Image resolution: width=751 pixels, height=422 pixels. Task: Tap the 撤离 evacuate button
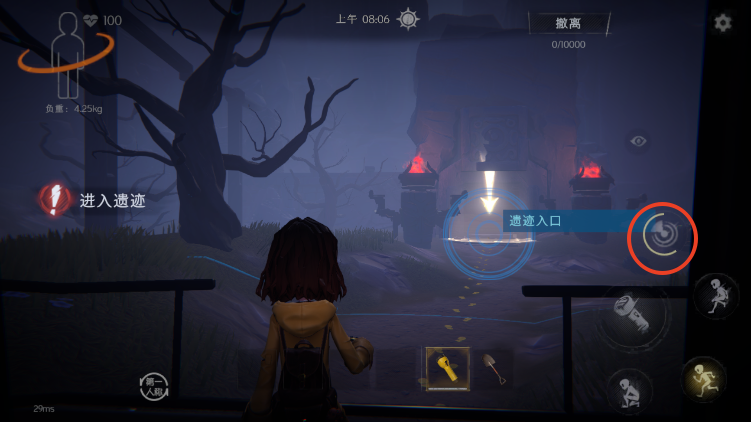569,24
